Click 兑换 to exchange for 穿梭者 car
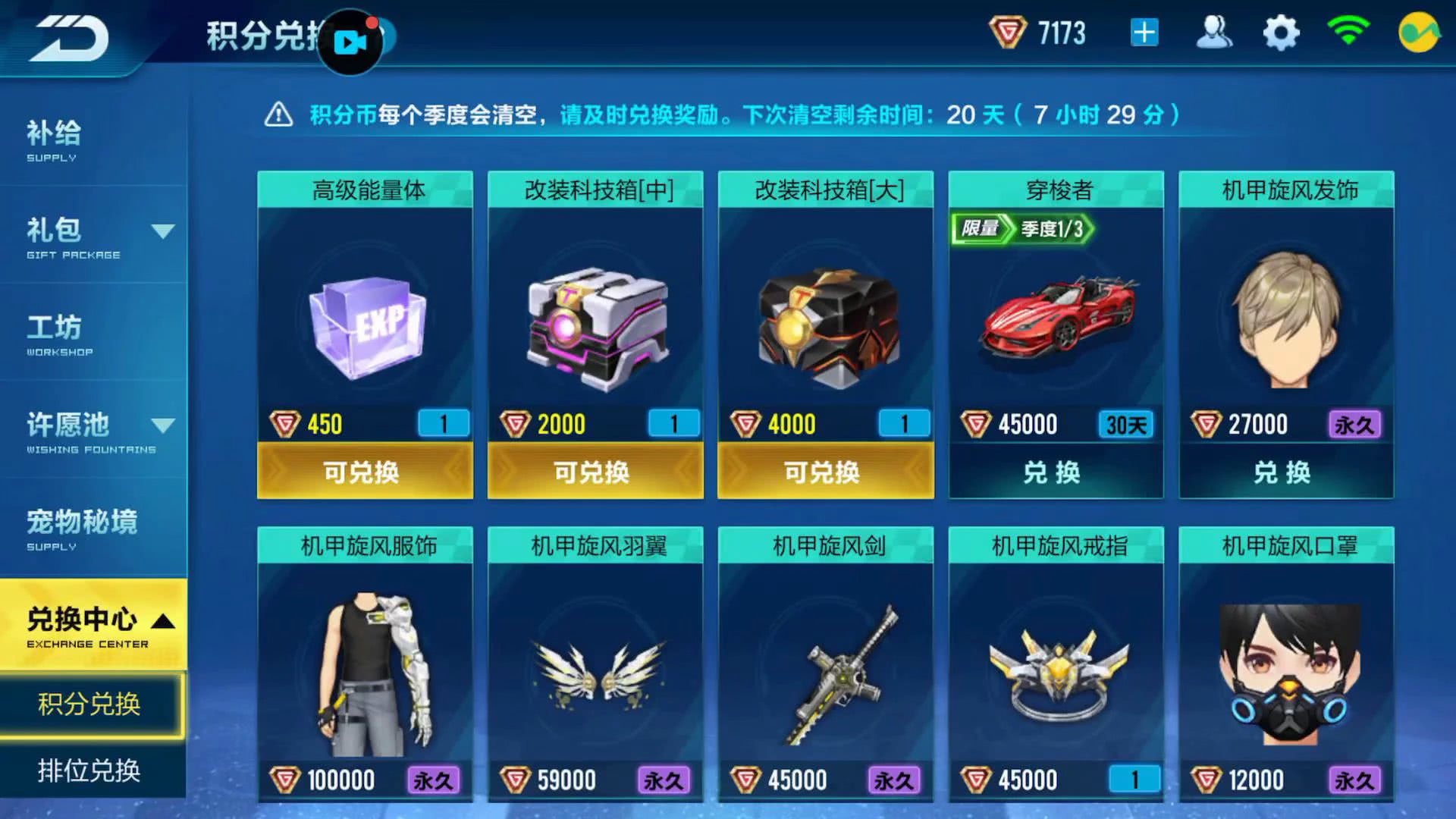 click(1054, 471)
